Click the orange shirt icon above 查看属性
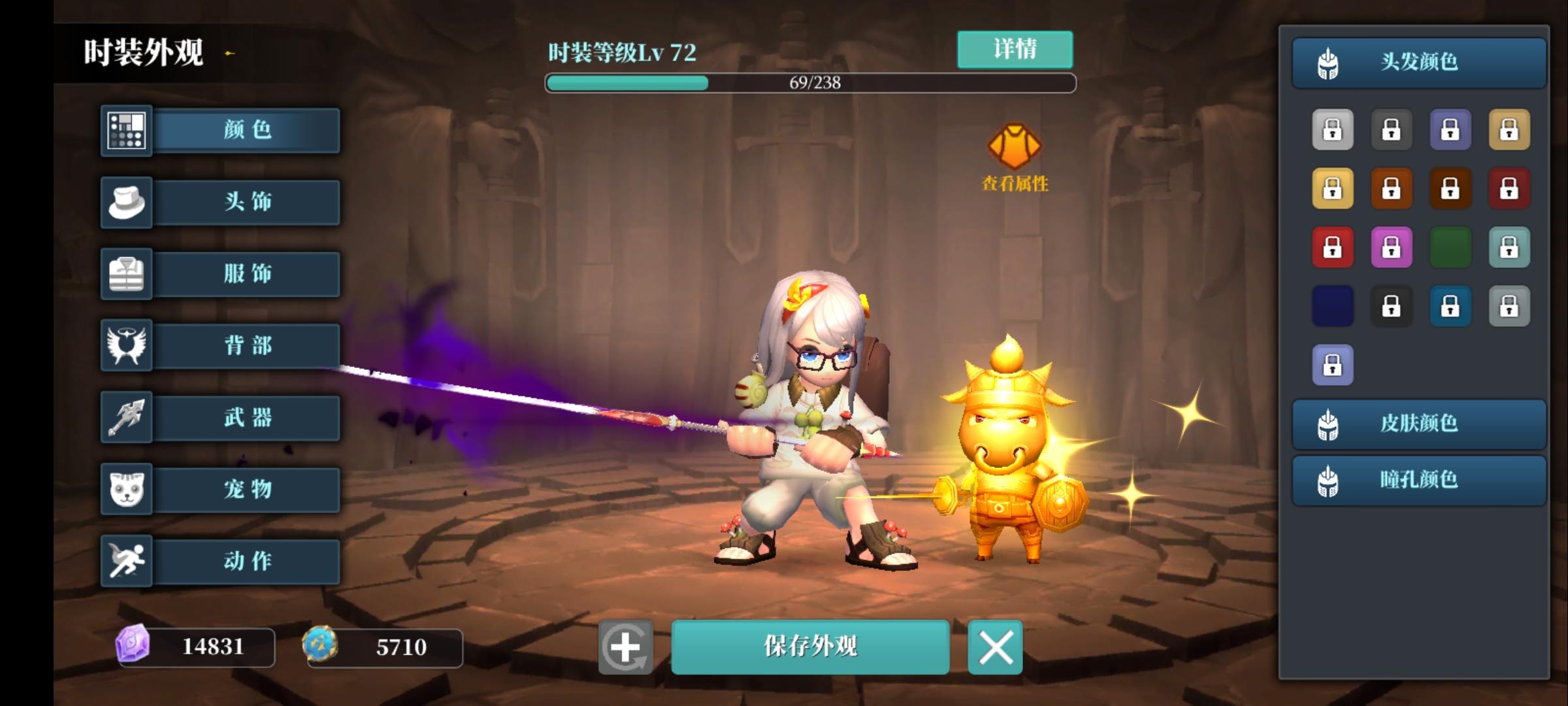 click(x=1014, y=145)
